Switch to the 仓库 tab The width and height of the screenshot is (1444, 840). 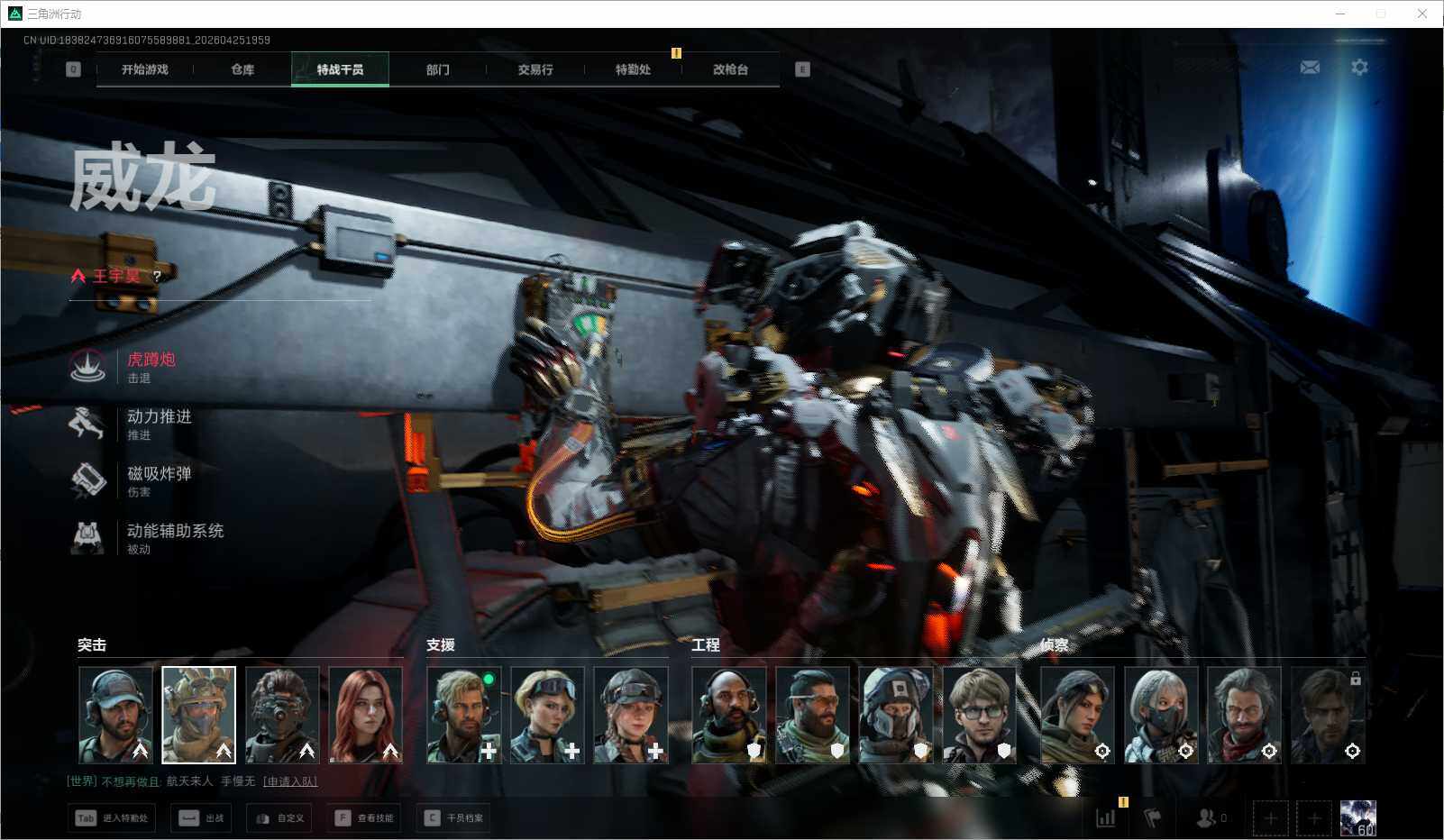[x=242, y=69]
